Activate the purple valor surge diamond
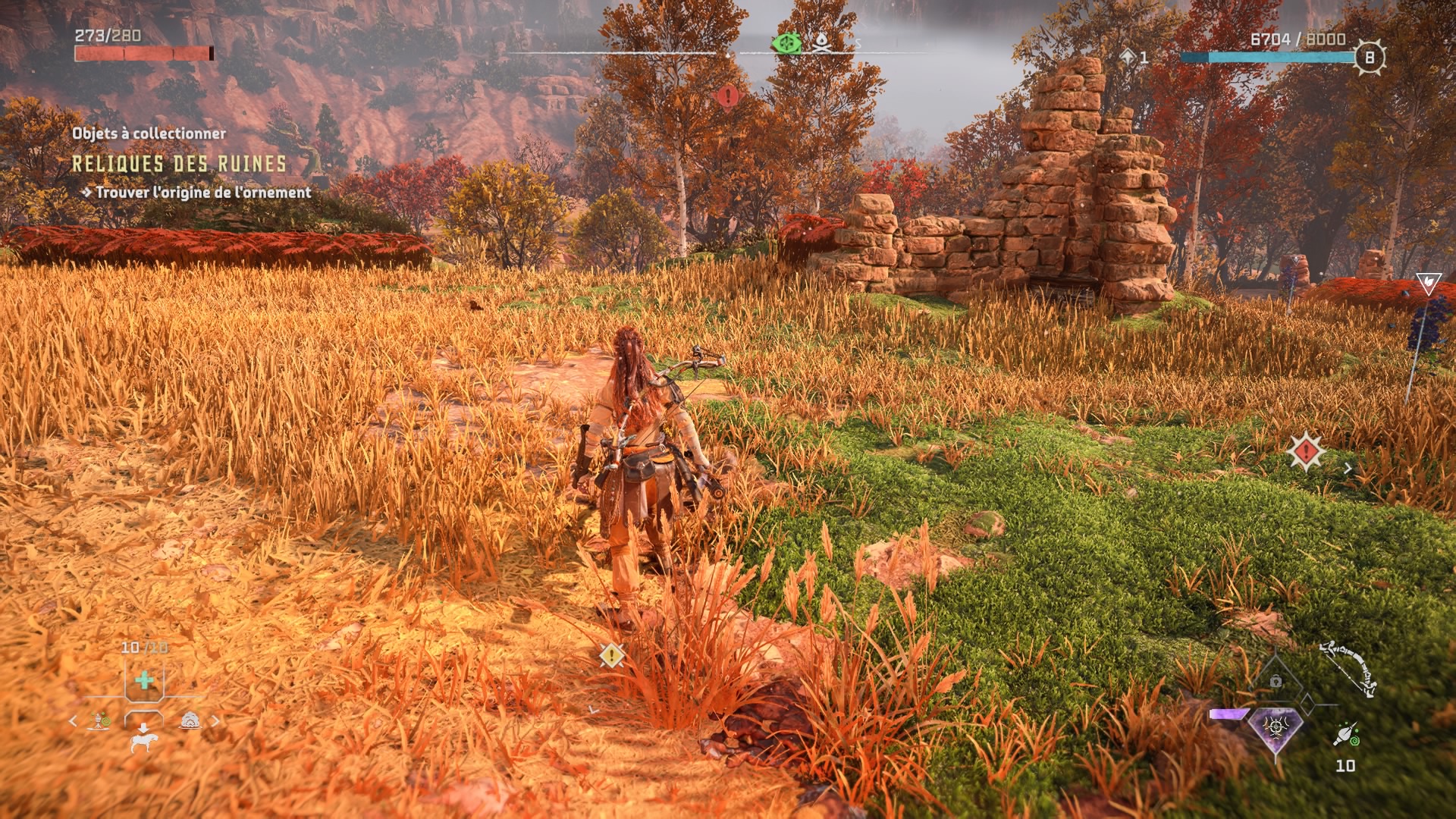 (1276, 728)
